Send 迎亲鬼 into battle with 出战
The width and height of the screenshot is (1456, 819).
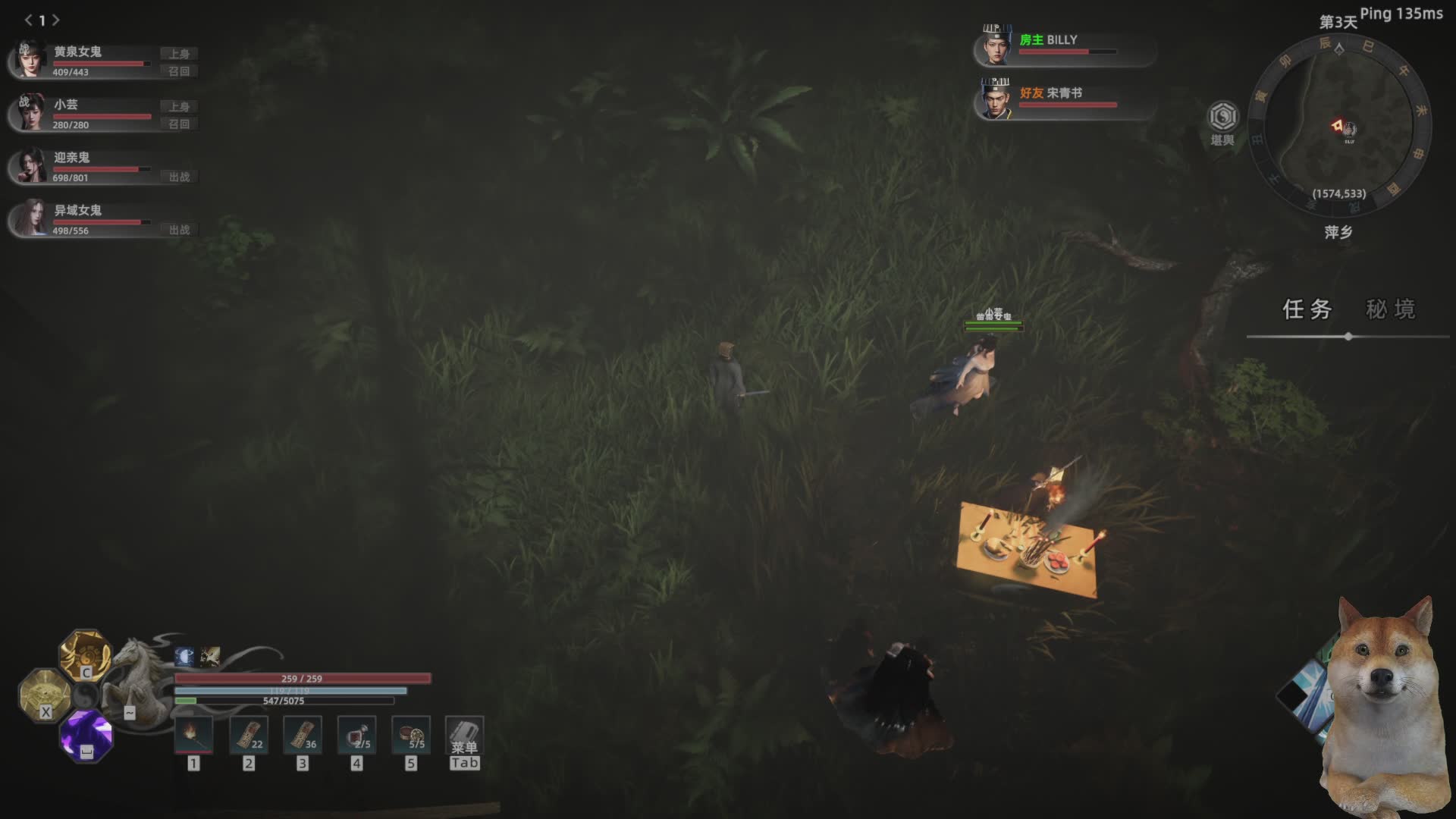(179, 177)
